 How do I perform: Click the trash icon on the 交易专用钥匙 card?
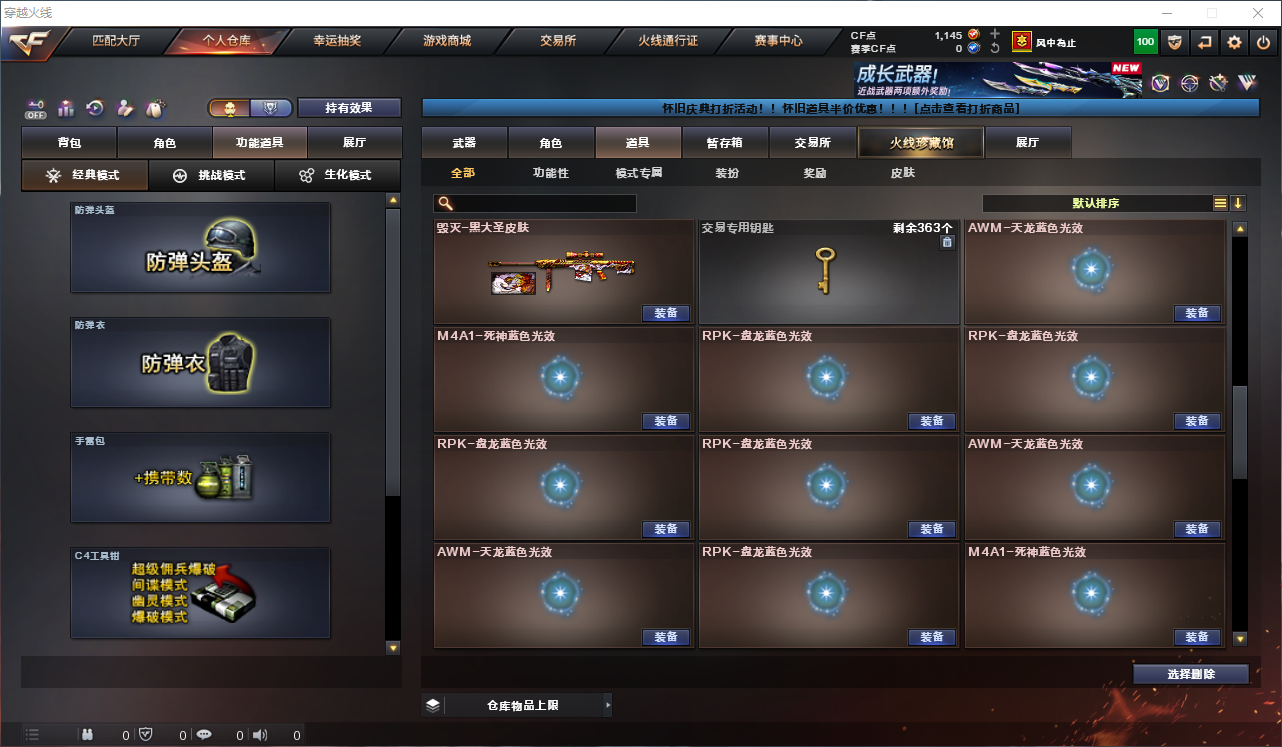tap(946, 241)
